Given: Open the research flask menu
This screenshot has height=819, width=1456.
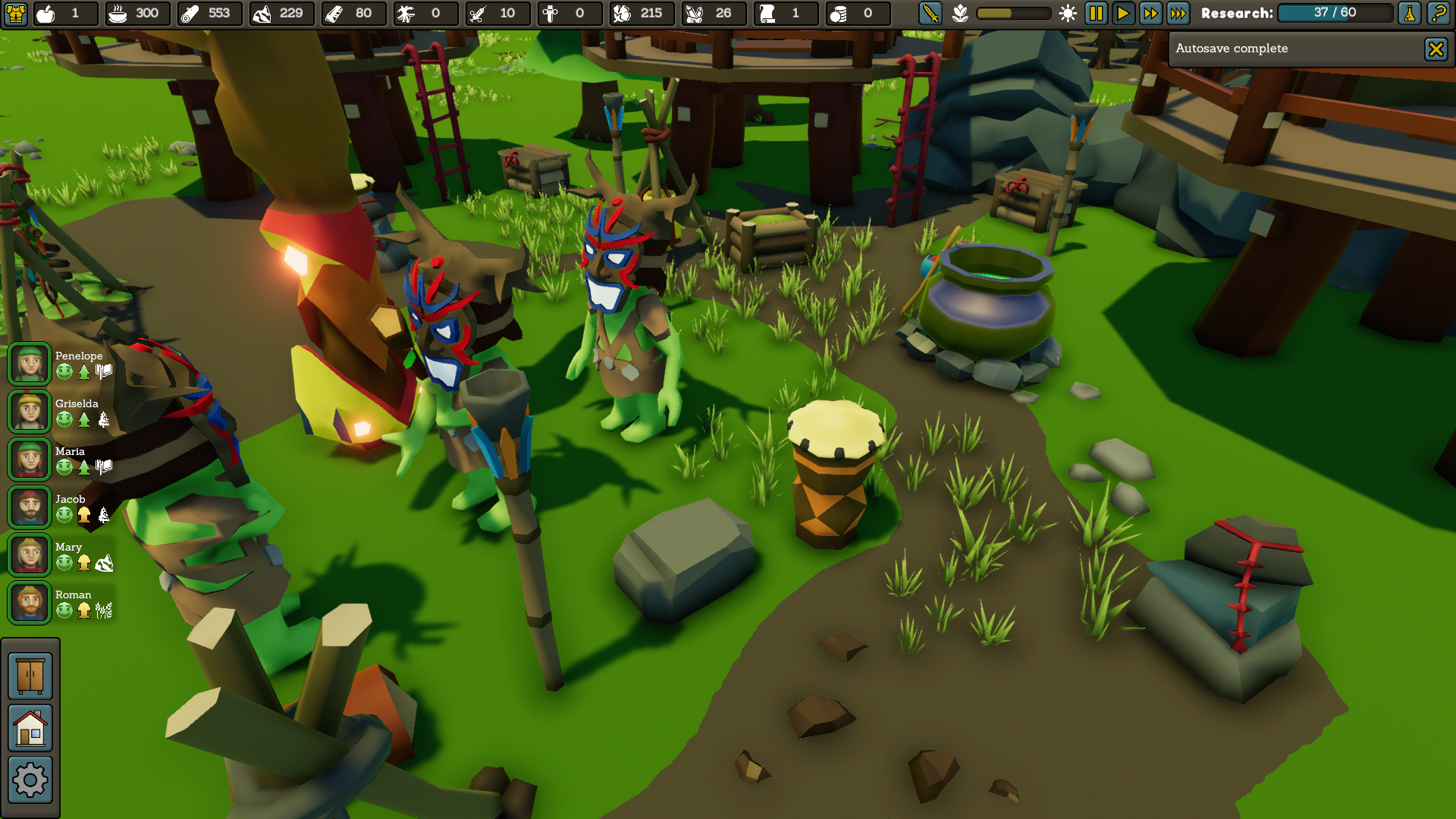Looking at the screenshot, I should click(x=1410, y=13).
